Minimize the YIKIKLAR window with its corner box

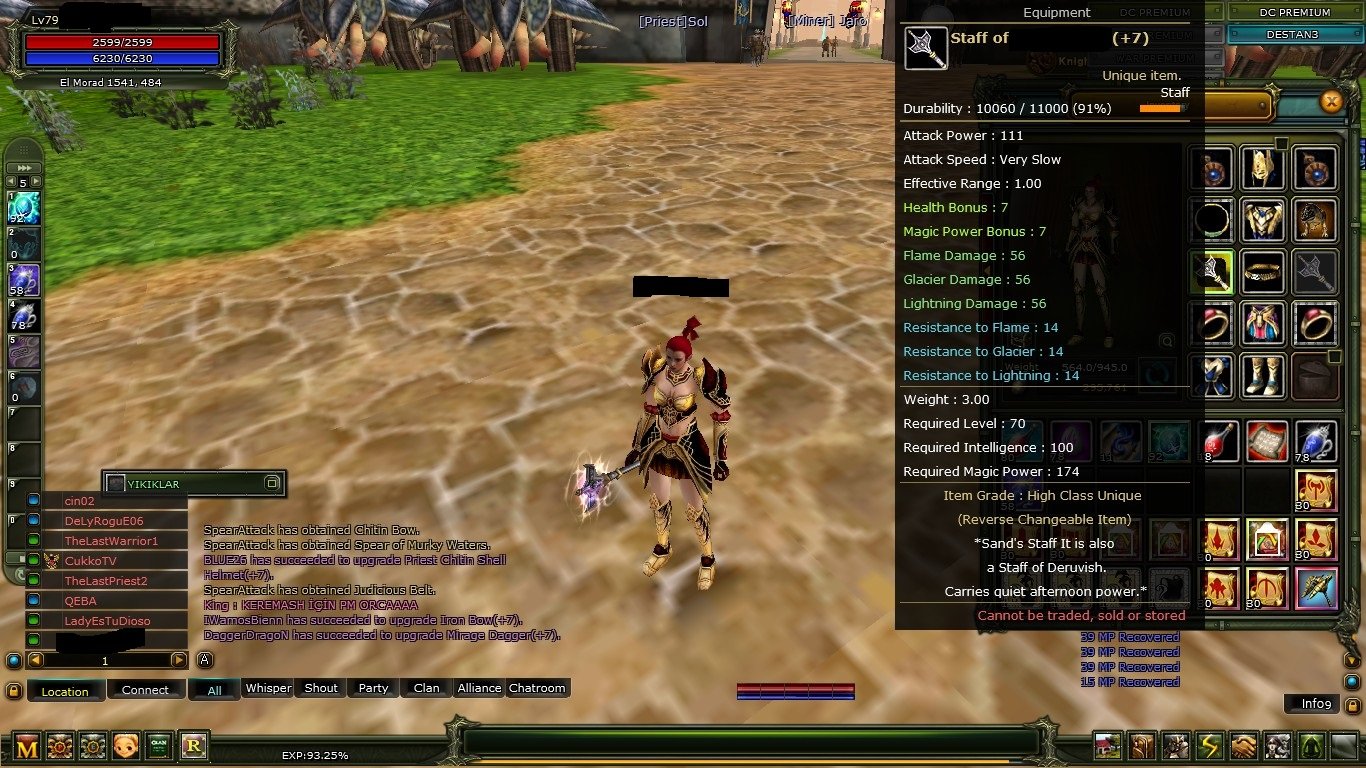pyautogui.click(x=271, y=483)
